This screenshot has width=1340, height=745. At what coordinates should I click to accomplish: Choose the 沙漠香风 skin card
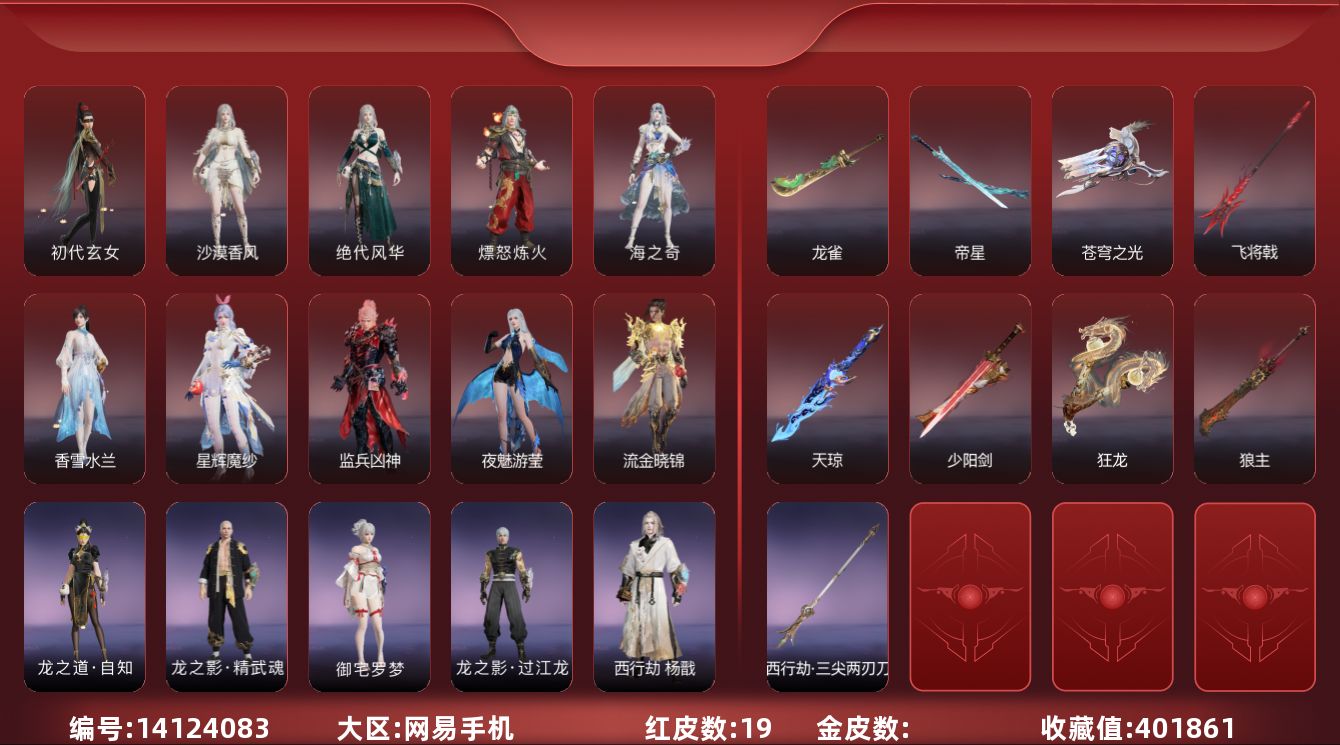tap(227, 180)
